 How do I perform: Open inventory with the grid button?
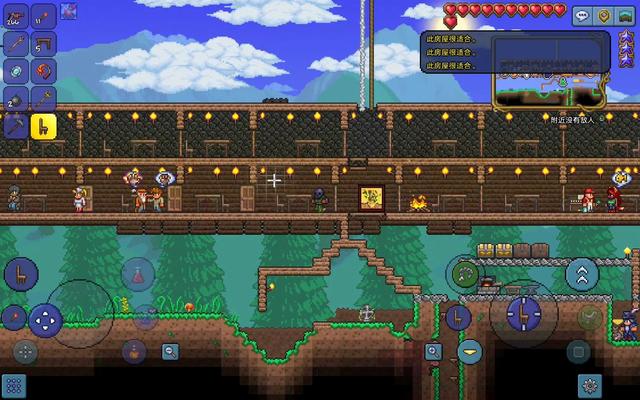pyautogui.click(x=13, y=384)
